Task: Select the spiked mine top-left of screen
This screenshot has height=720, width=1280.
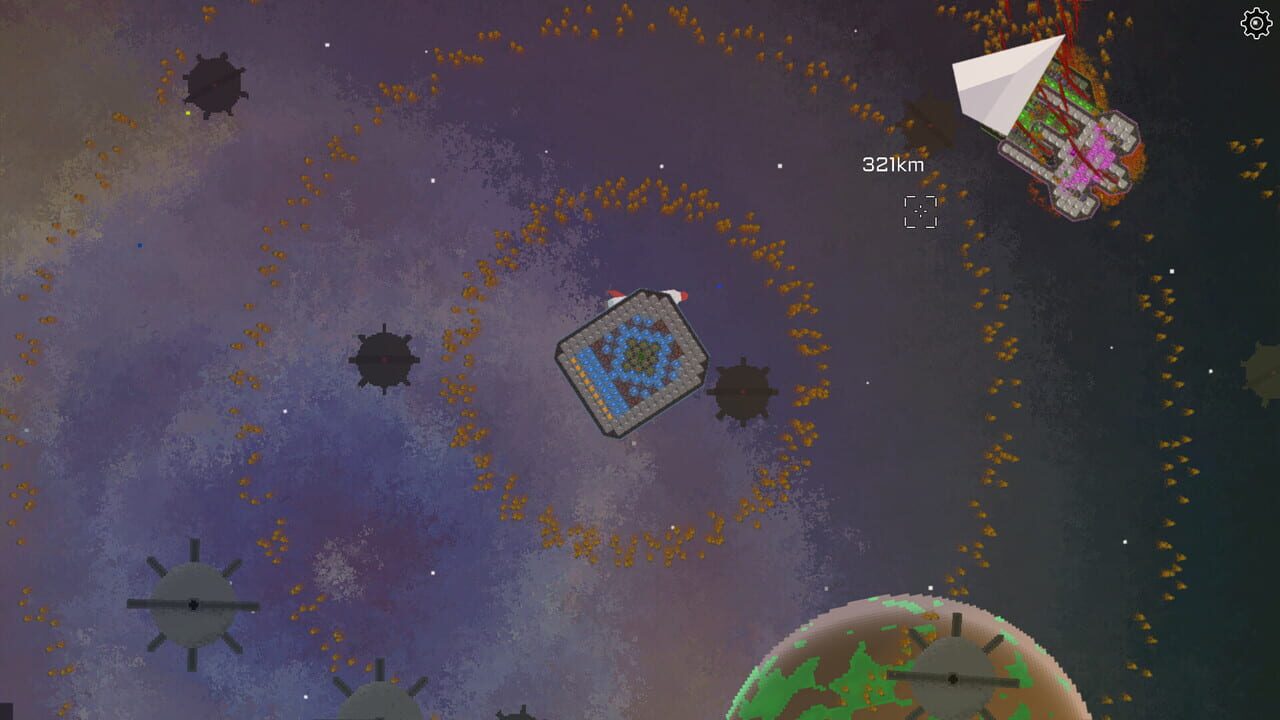Action: 215,83
